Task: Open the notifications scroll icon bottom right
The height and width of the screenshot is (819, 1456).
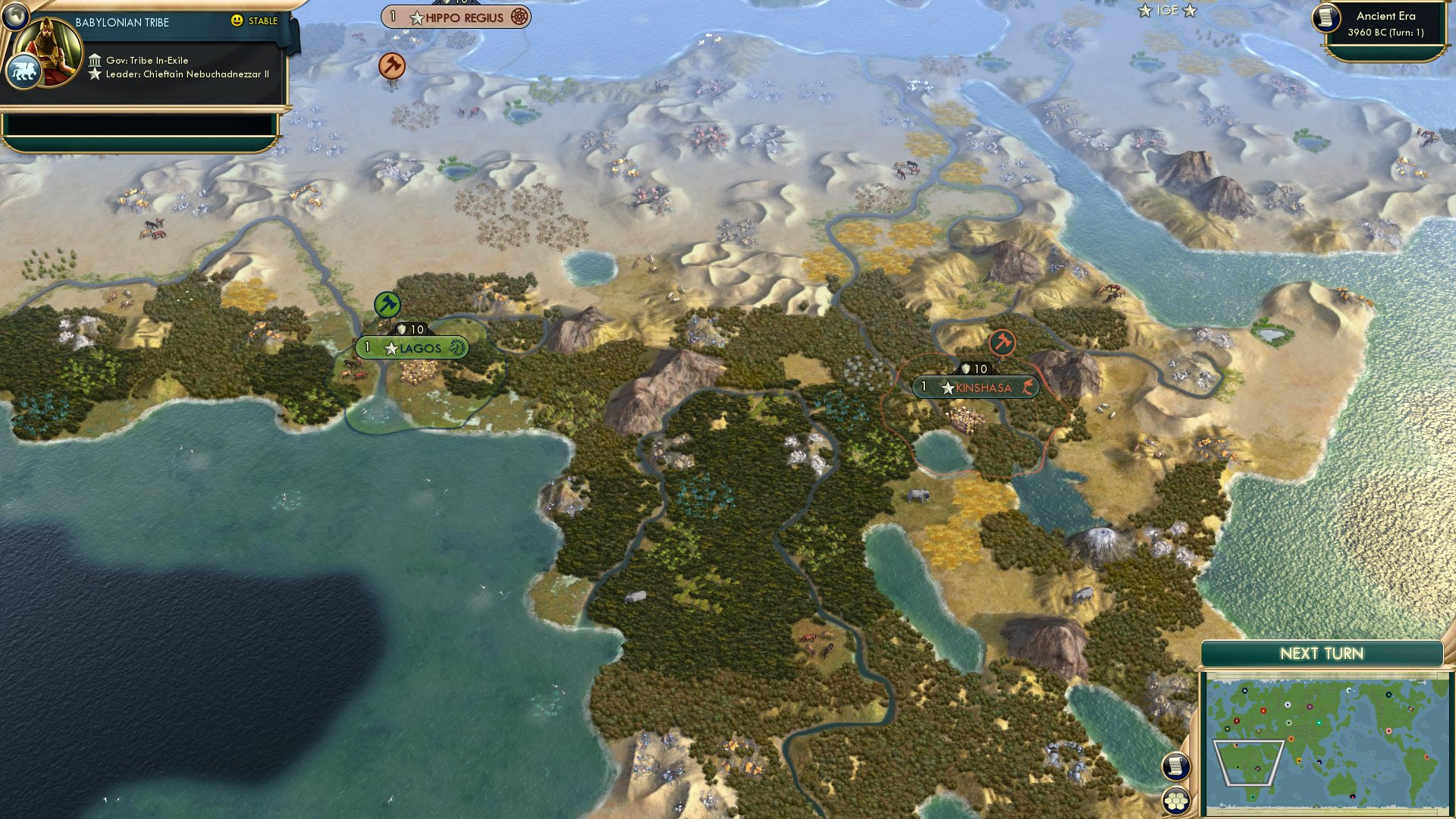Action: coord(1175,766)
